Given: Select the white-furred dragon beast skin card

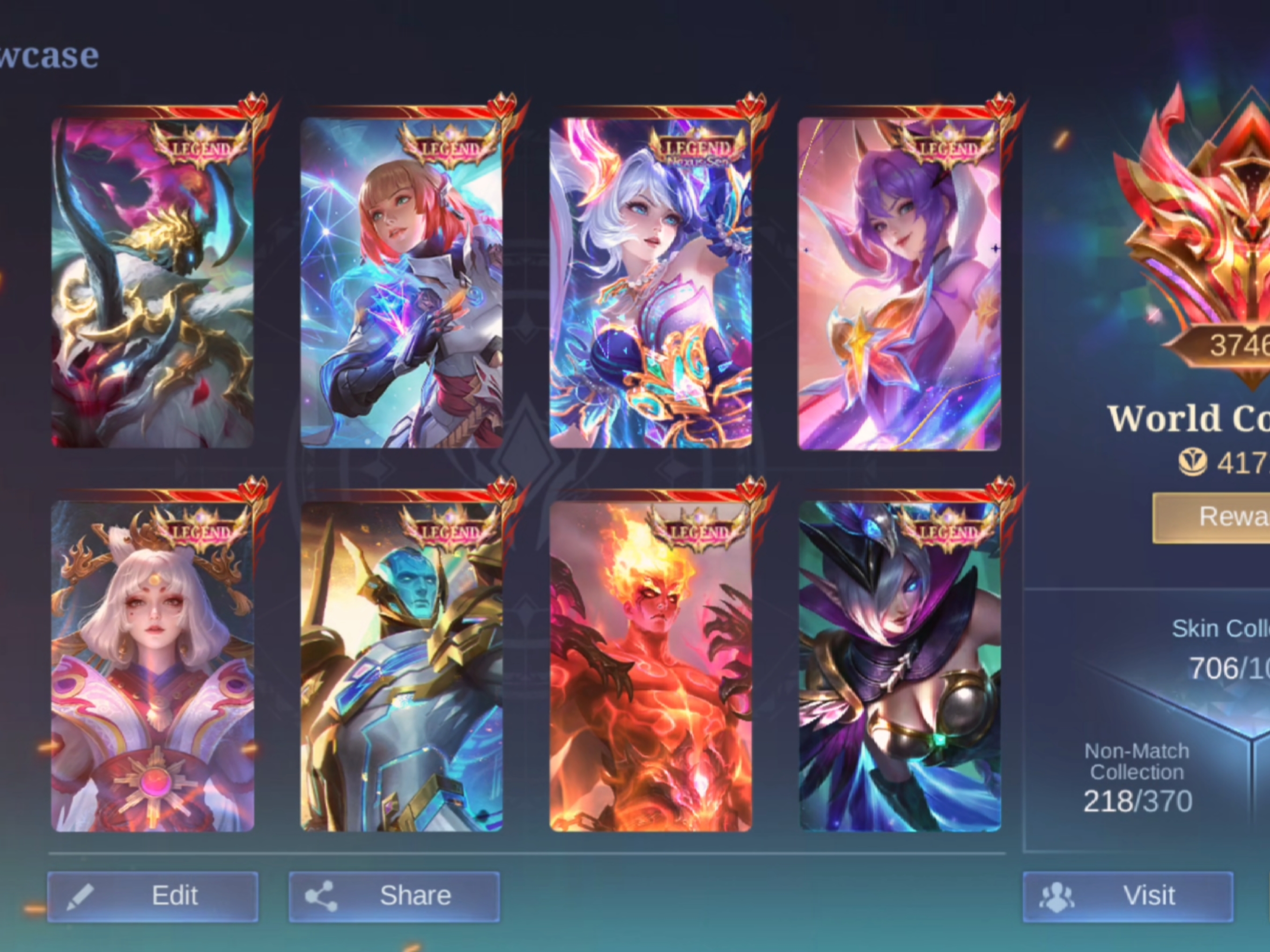Looking at the screenshot, I should pos(153,282).
